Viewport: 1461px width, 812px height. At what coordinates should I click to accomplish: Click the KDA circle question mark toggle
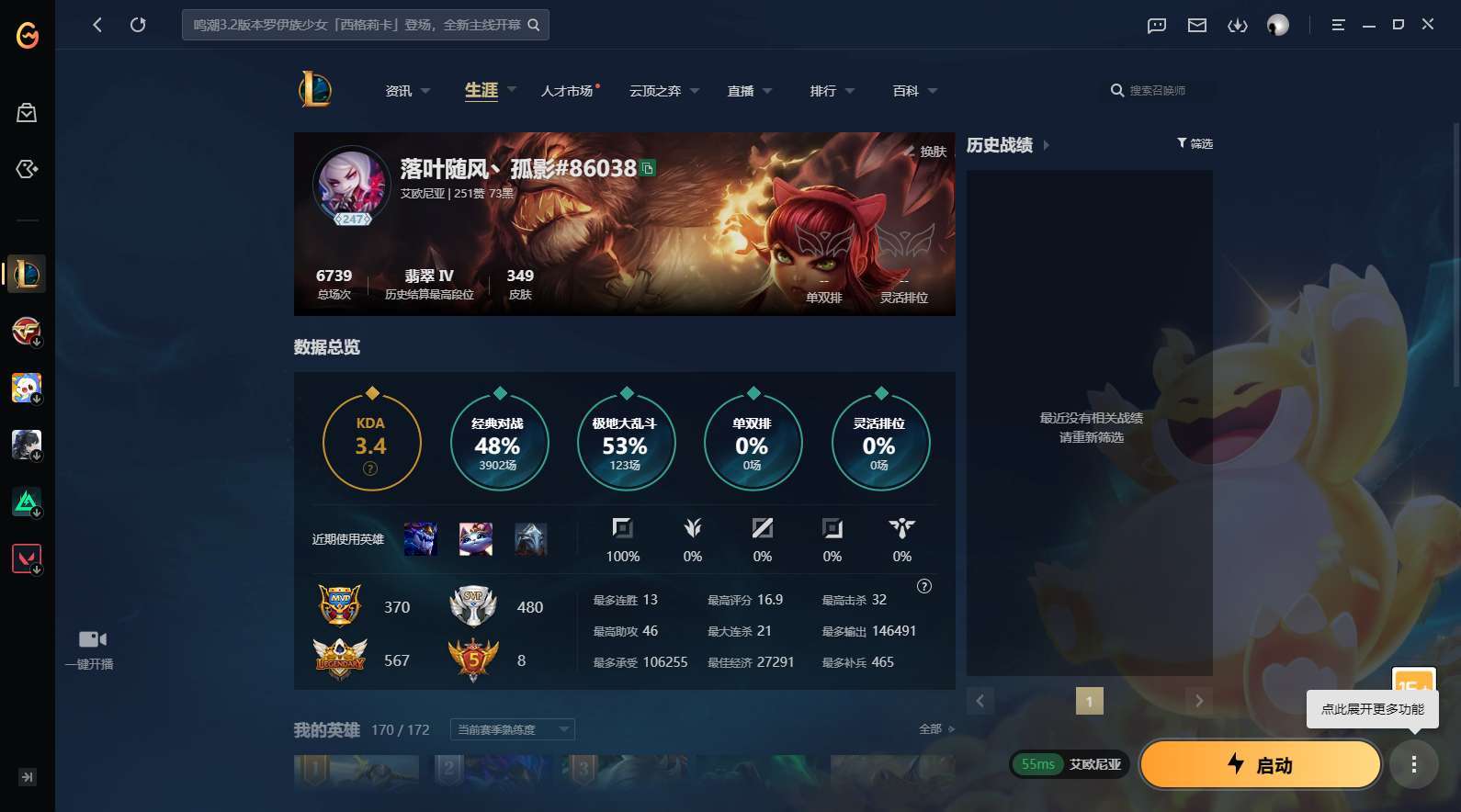tap(369, 468)
